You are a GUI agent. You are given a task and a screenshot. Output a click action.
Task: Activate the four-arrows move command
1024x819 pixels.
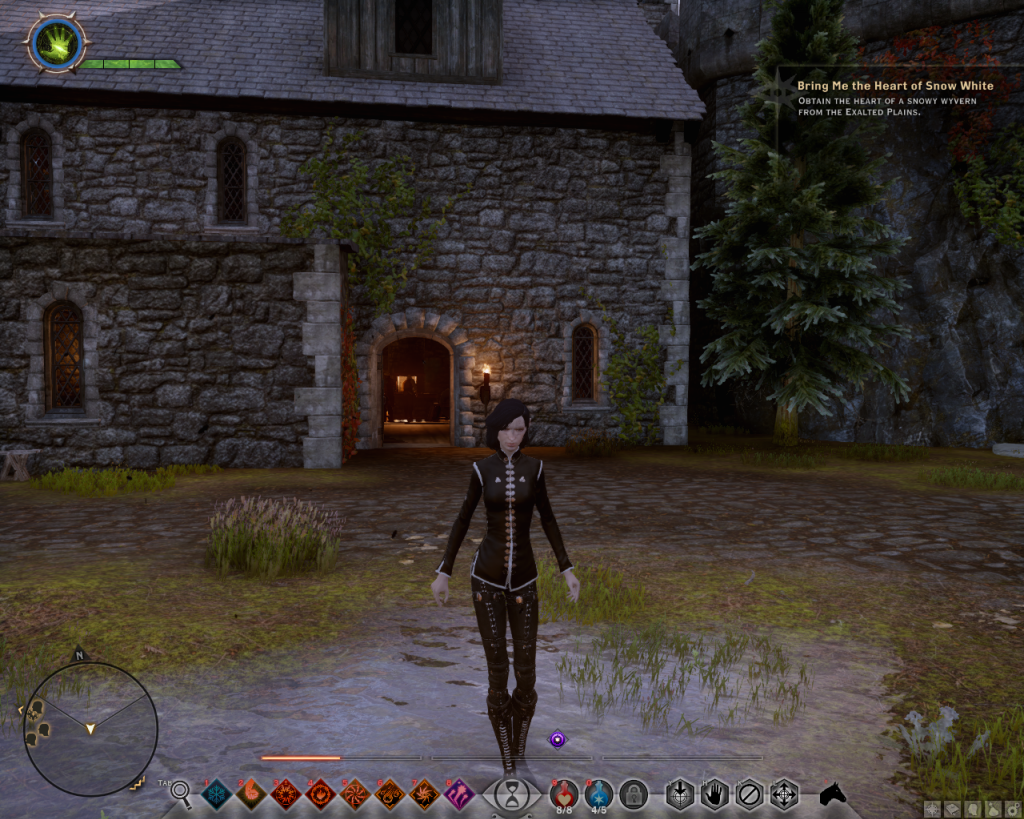[x=784, y=794]
